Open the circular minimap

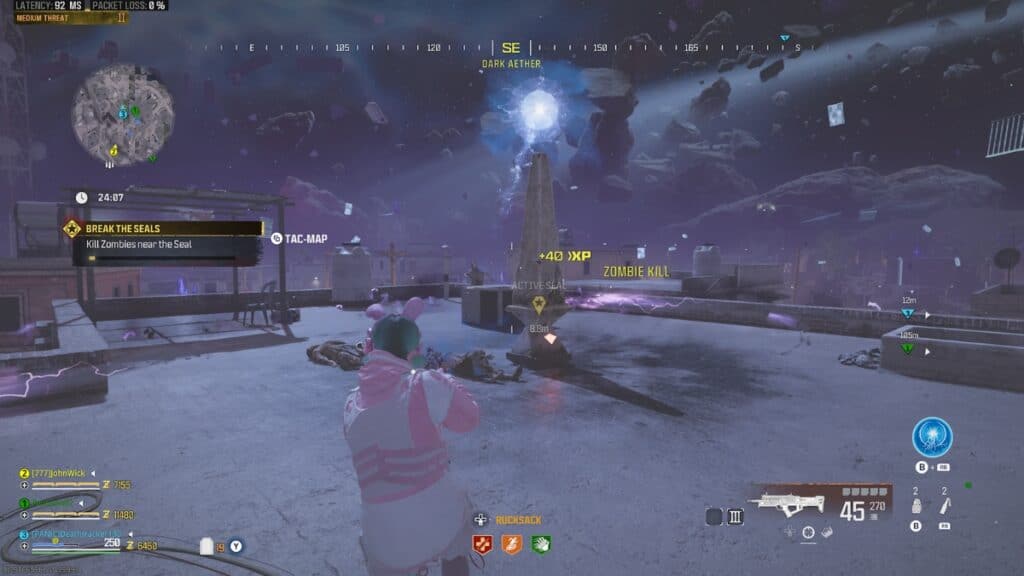click(122, 115)
